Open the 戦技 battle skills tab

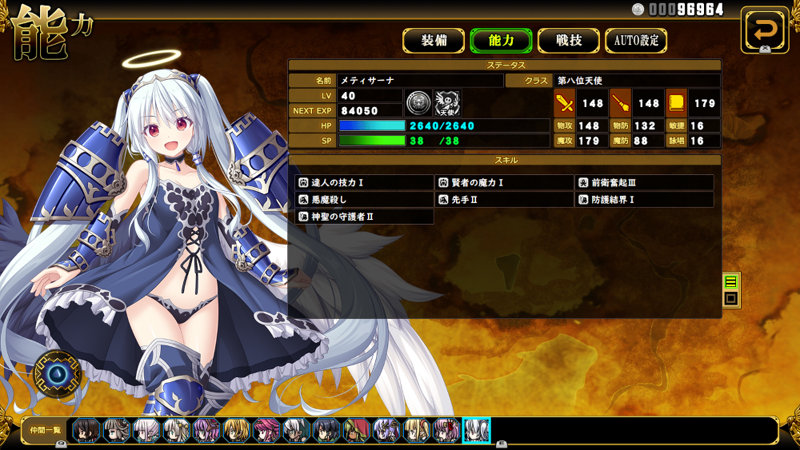coord(567,41)
